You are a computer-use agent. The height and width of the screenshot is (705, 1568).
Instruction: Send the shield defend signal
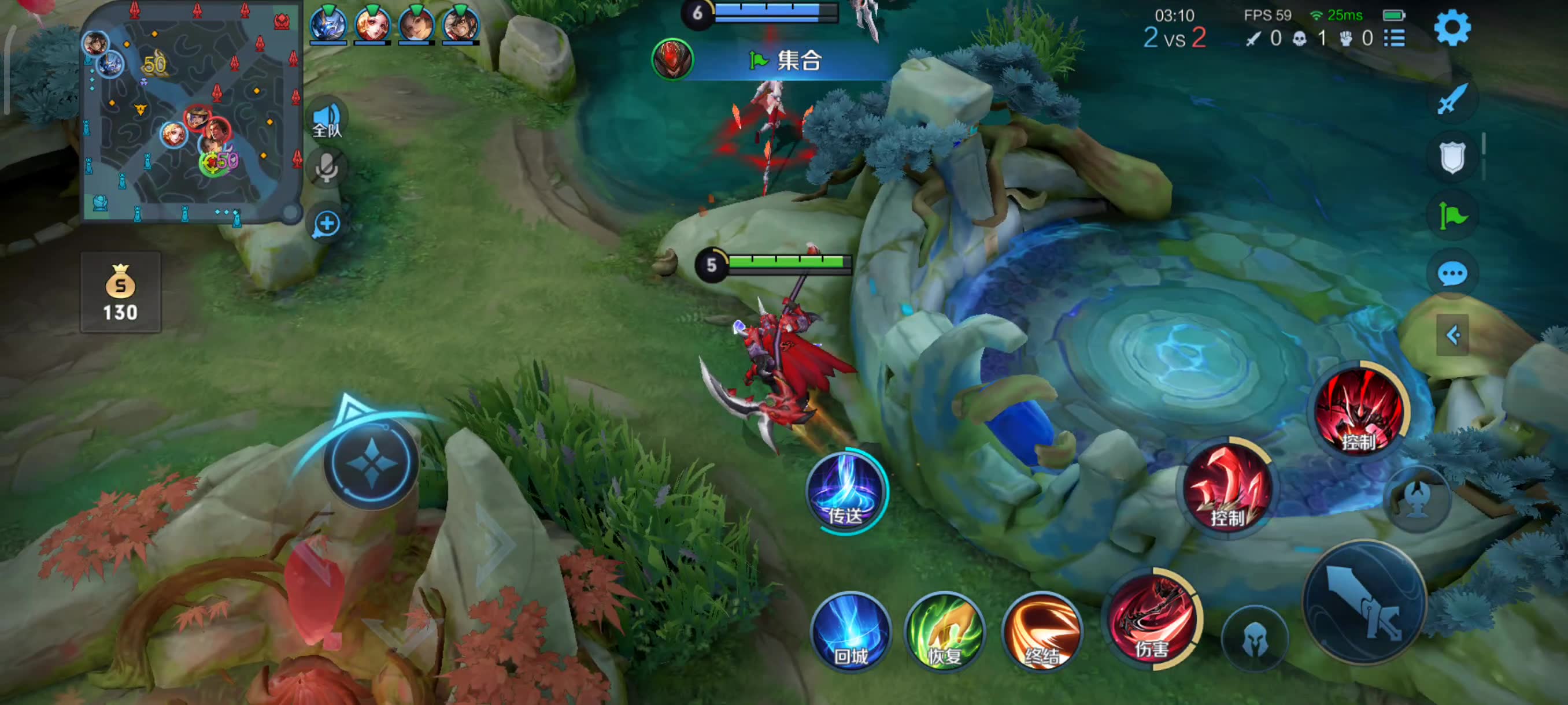(x=1452, y=157)
